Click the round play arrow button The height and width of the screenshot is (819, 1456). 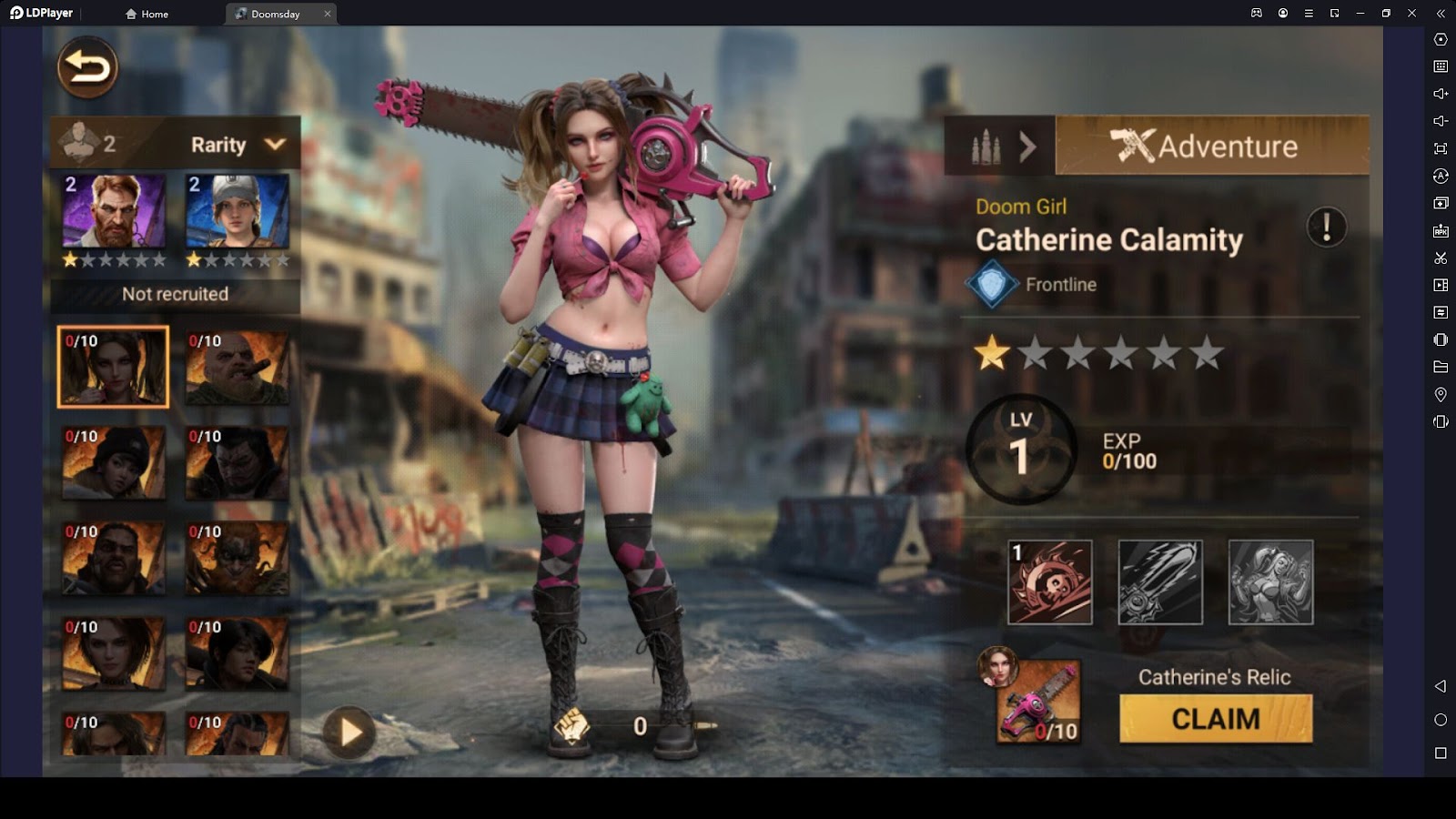349,732
